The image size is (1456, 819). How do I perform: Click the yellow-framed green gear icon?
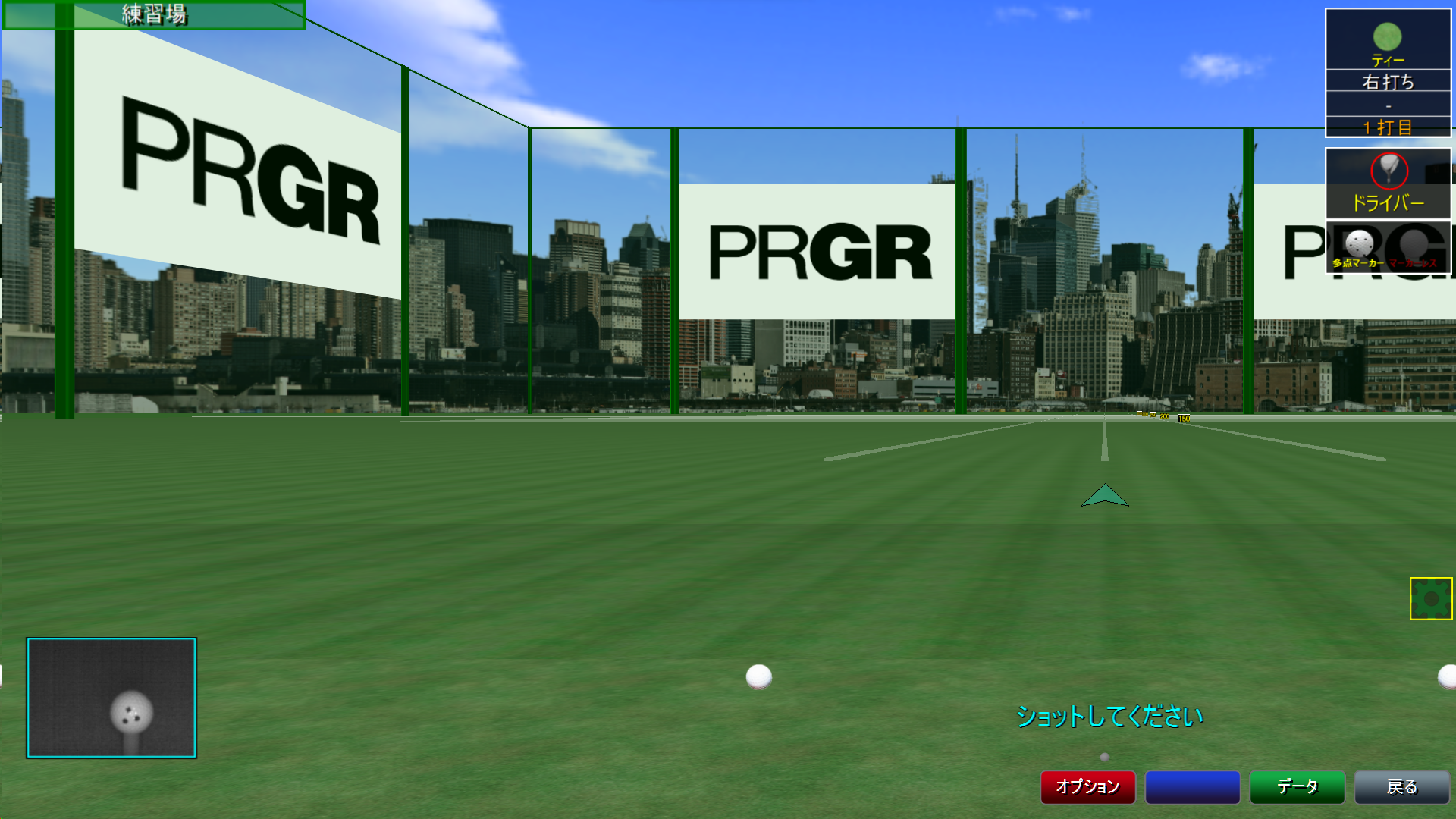(x=1431, y=598)
